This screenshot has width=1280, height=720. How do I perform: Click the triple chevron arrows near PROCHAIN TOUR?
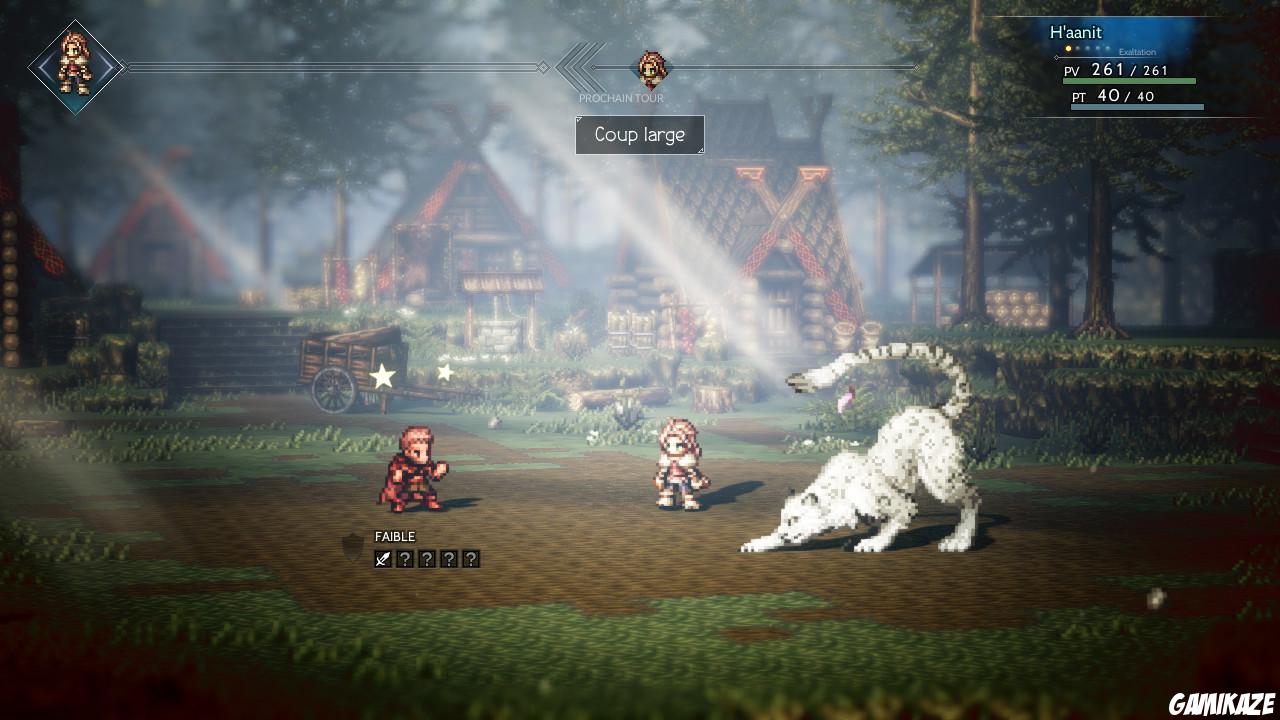tap(576, 67)
